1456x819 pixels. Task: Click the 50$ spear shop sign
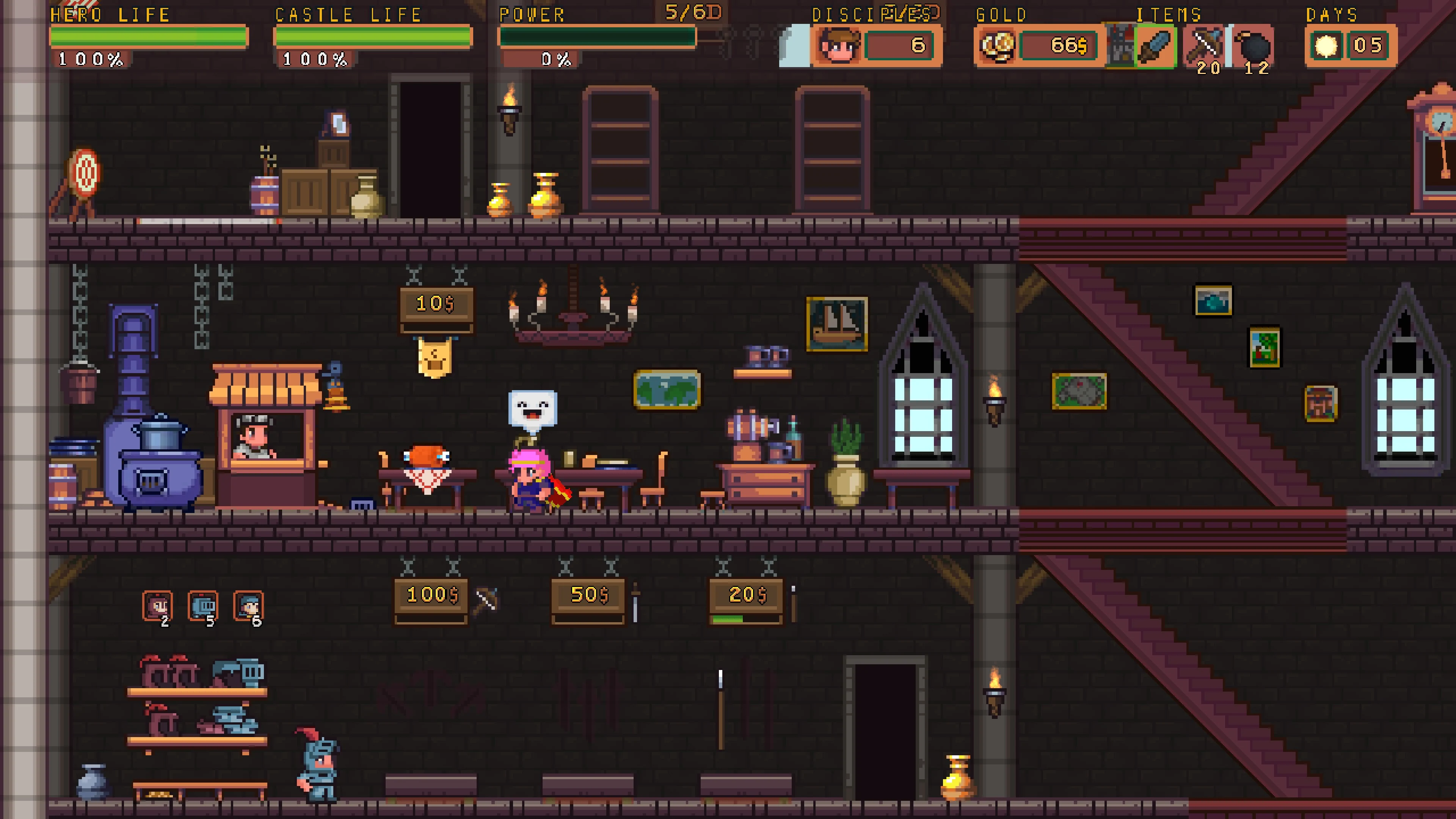tap(588, 595)
